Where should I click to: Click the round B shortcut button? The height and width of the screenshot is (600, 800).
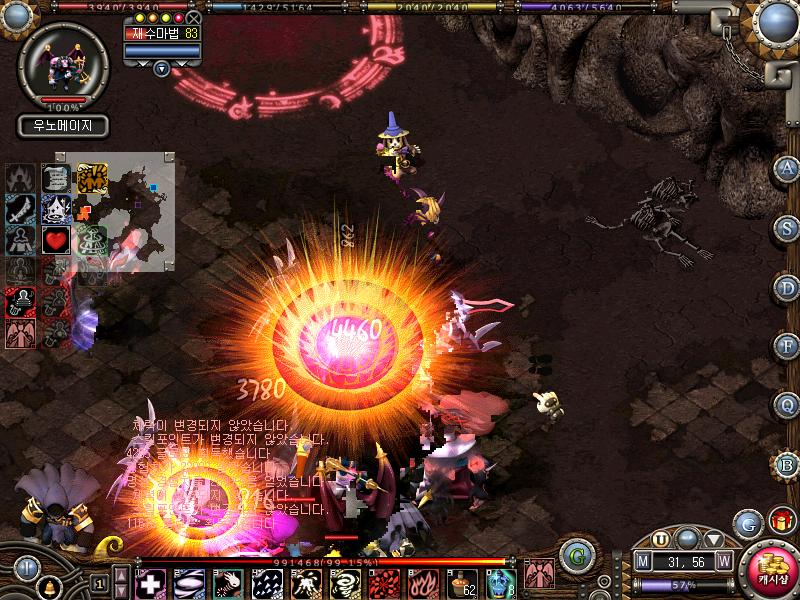(x=787, y=464)
